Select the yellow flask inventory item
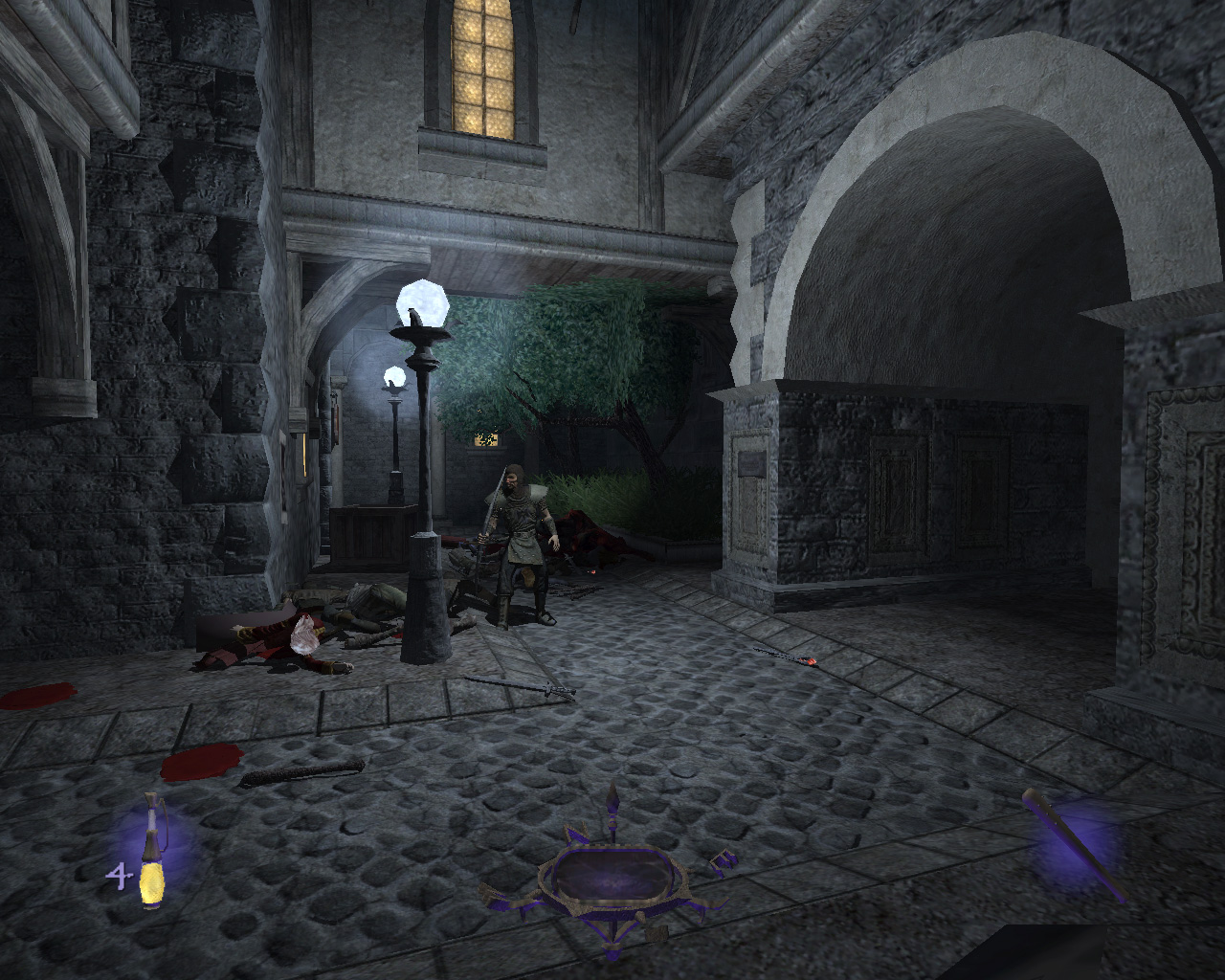Screen dimensions: 1225x980 coord(152,853)
